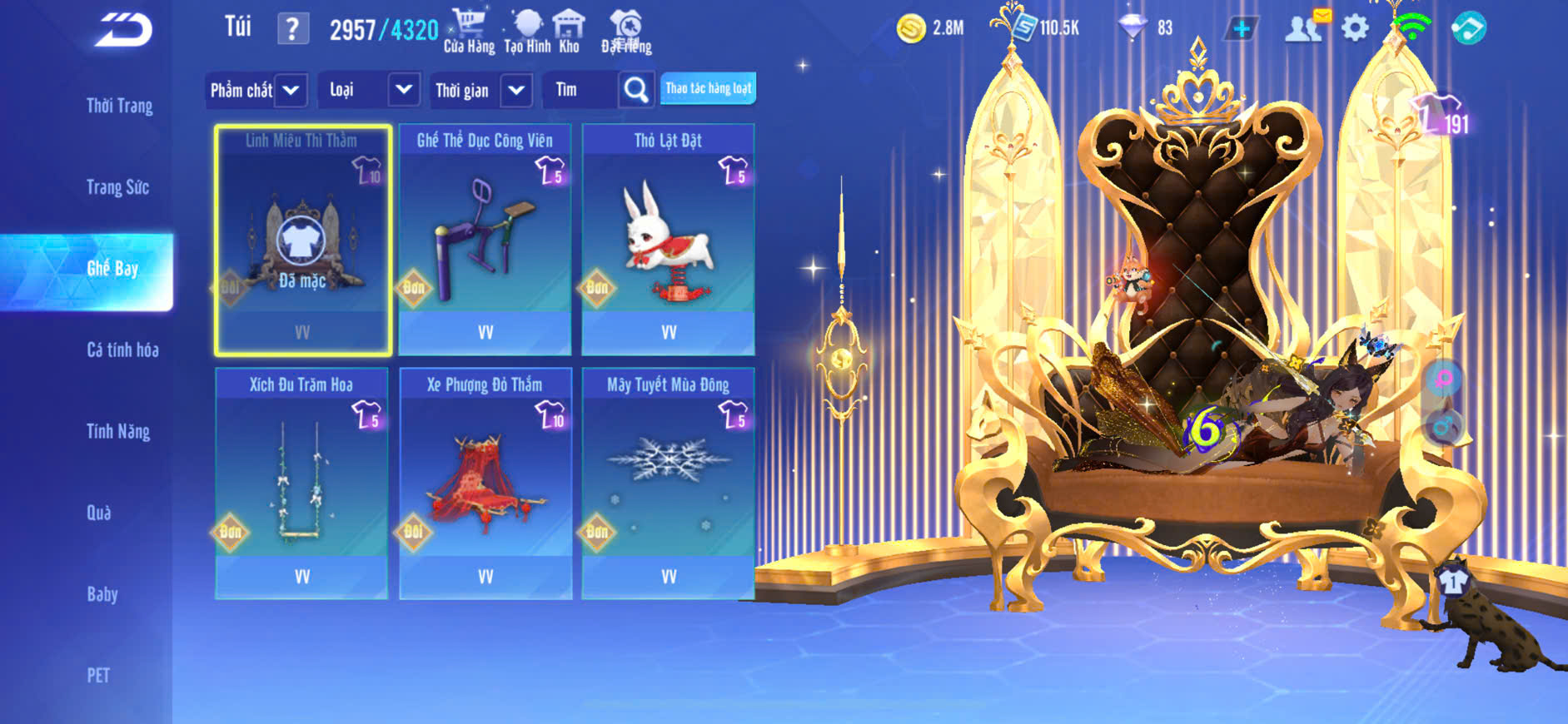This screenshot has height=724, width=1568.
Task: Pick the Xe Phượng Đỏ Thắm item
Action: click(485, 483)
